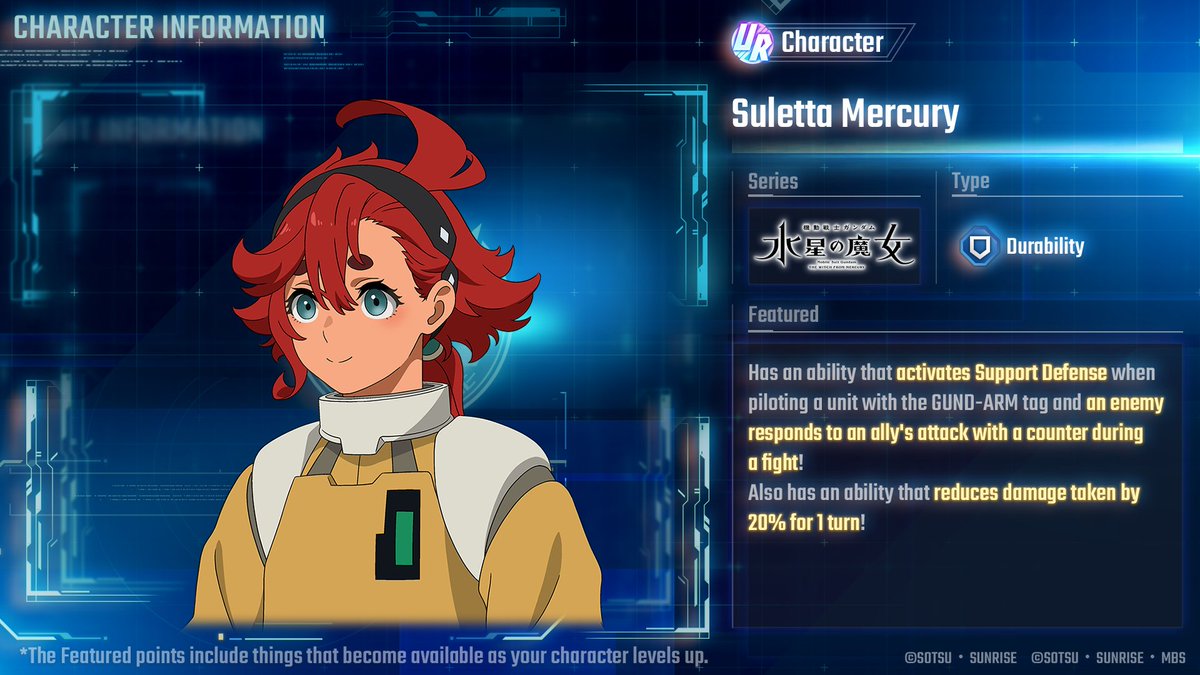Click the Durability type shield icon
Viewport: 1200px width, 675px height.
tap(975, 247)
